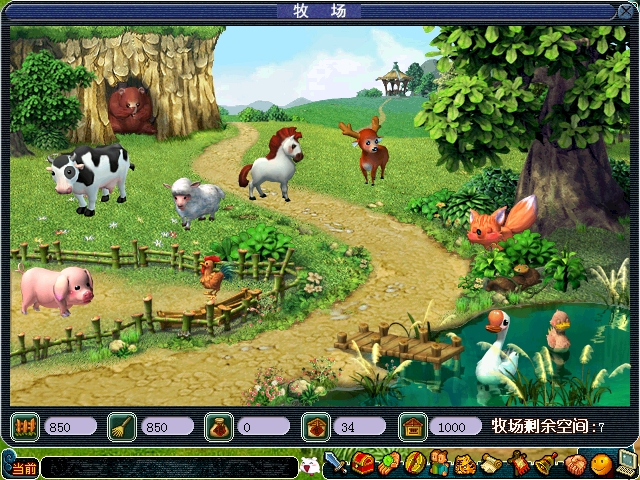Open the barn house icon
This screenshot has height=480, width=640.
coord(412,427)
